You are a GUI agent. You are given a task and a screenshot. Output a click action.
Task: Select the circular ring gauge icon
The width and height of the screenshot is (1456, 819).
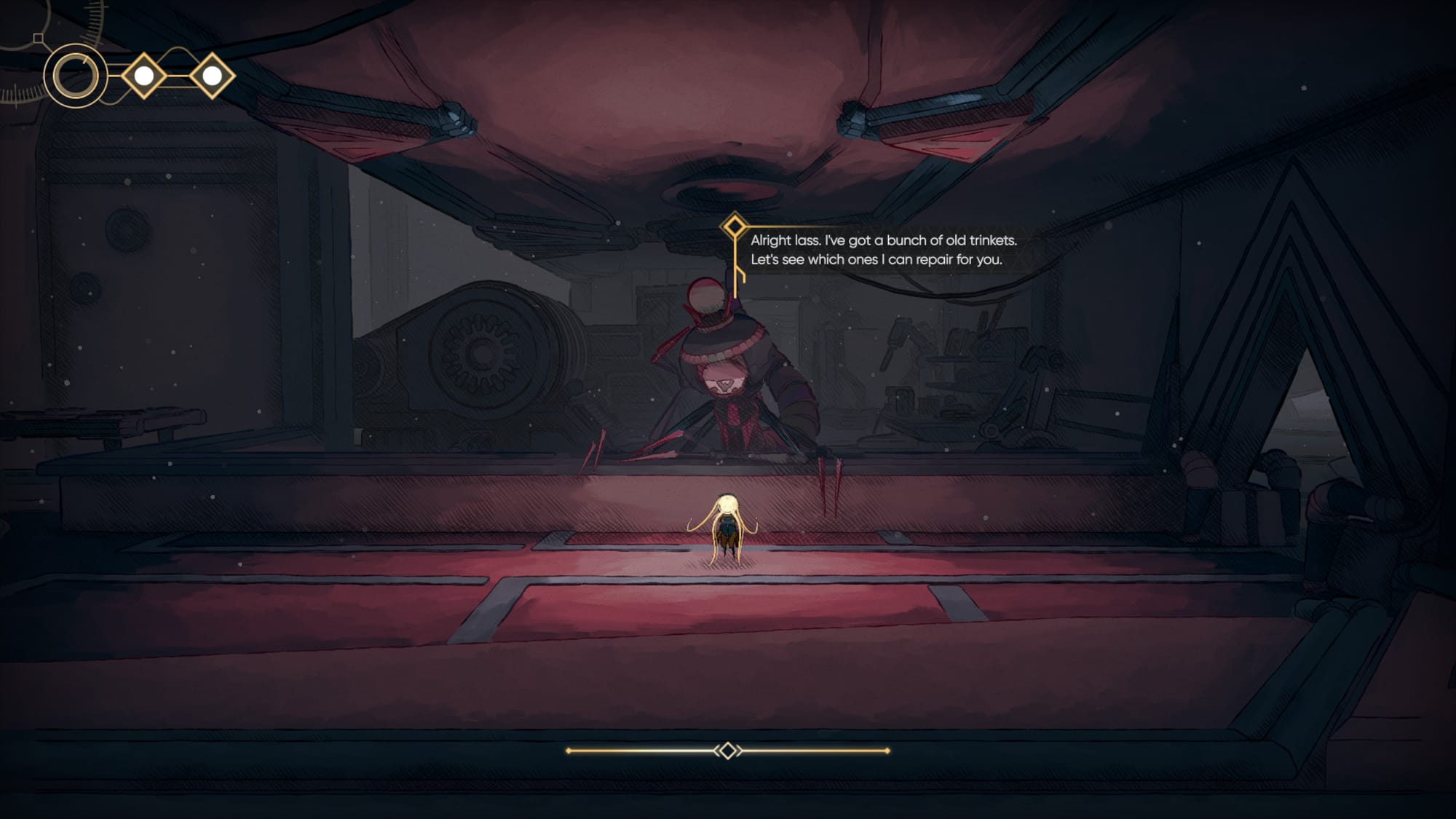[x=75, y=76]
